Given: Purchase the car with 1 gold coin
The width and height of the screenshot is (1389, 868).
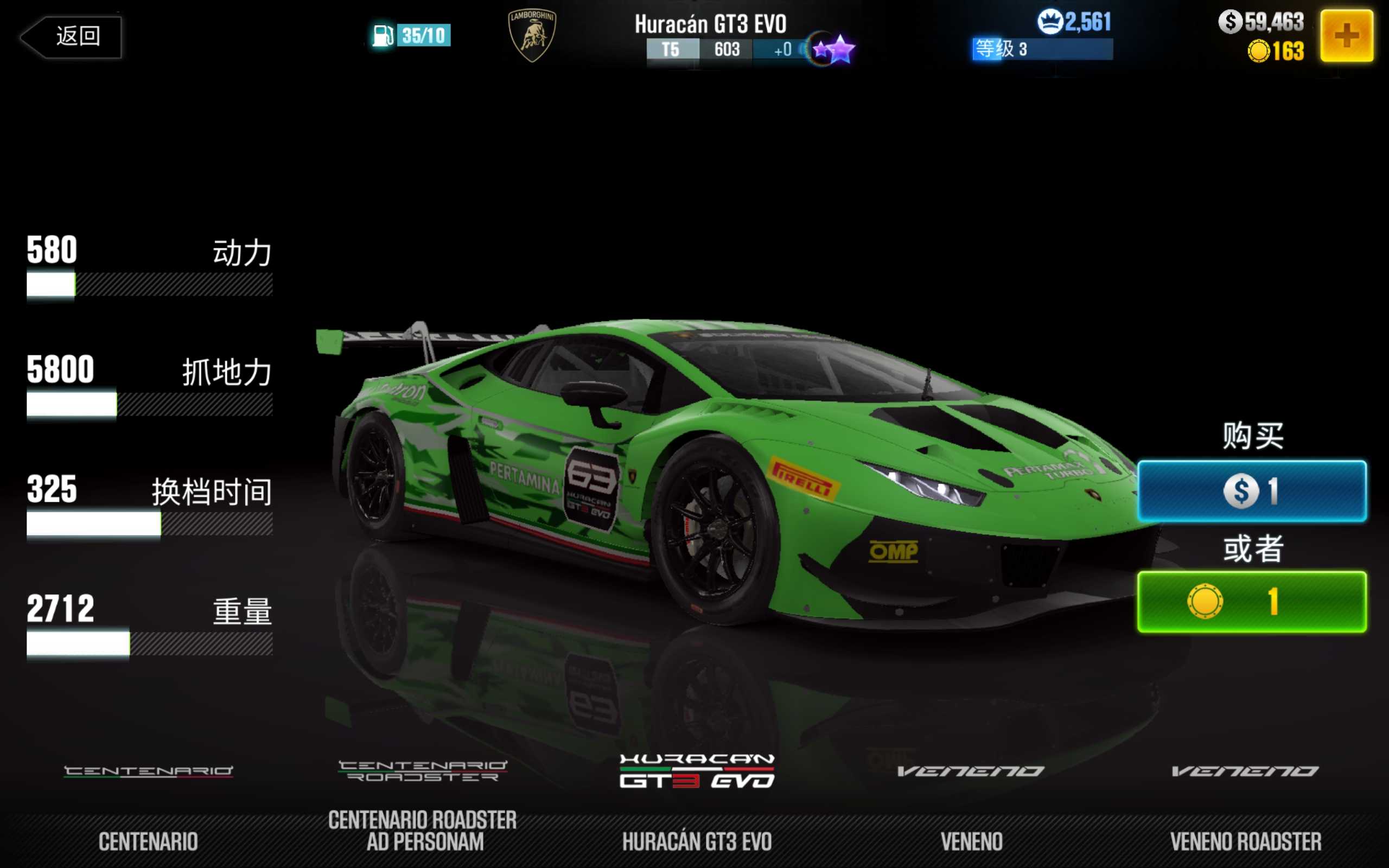Looking at the screenshot, I should (1251, 602).
